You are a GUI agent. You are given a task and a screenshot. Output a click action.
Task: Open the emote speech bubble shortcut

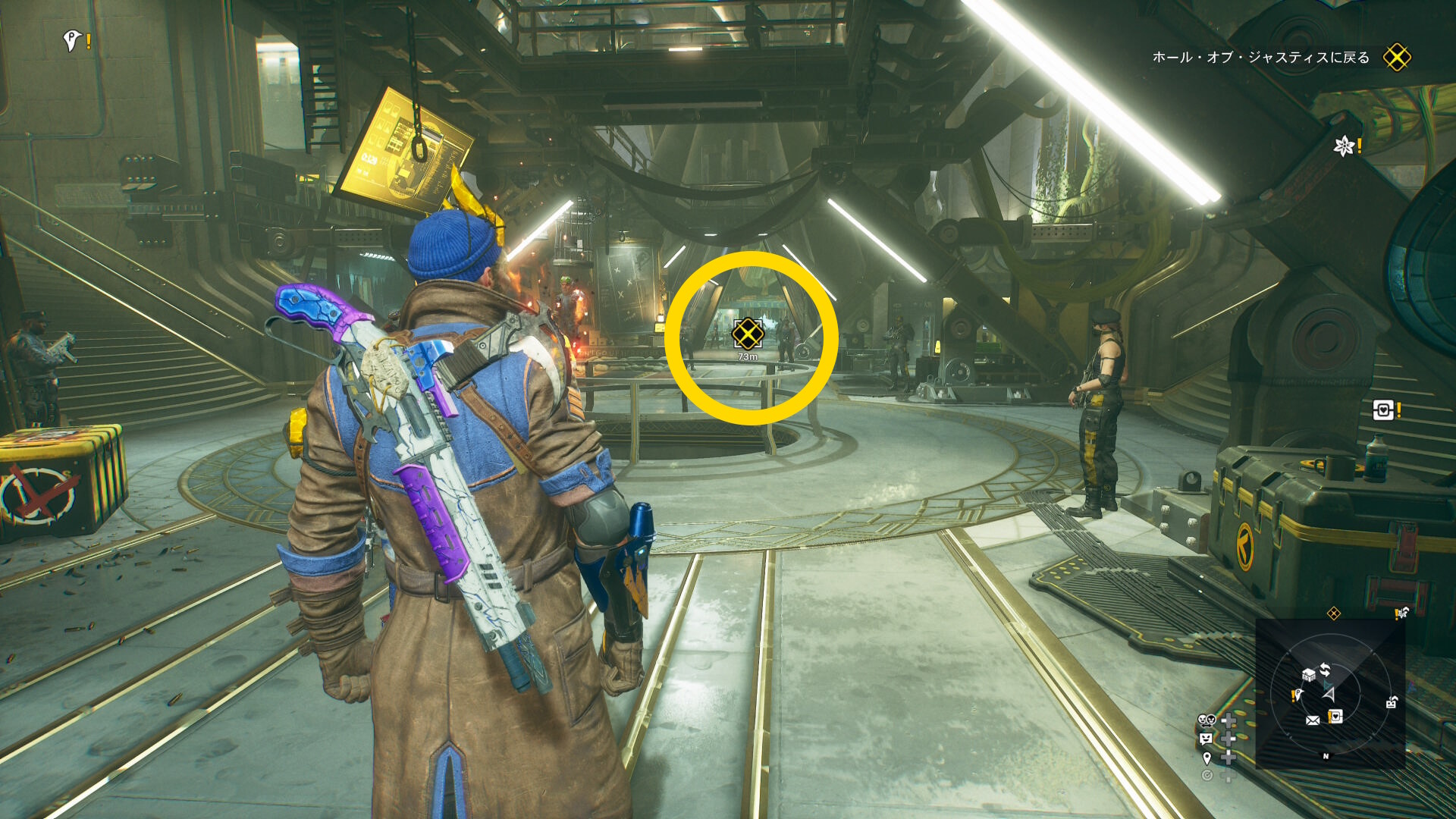point(1206,738)
